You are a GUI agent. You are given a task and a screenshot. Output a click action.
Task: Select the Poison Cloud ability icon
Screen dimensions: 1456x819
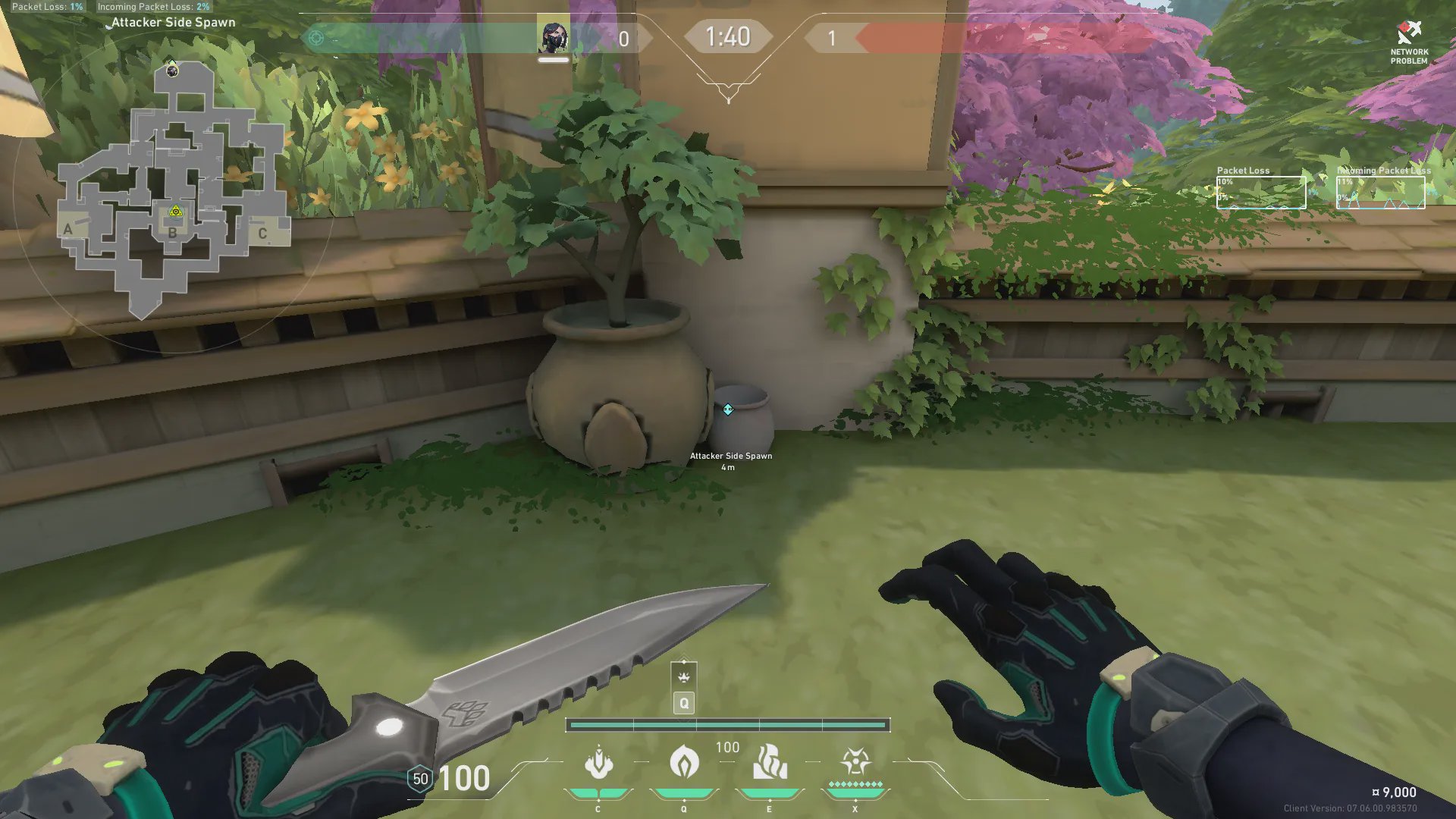pos(683,762)
